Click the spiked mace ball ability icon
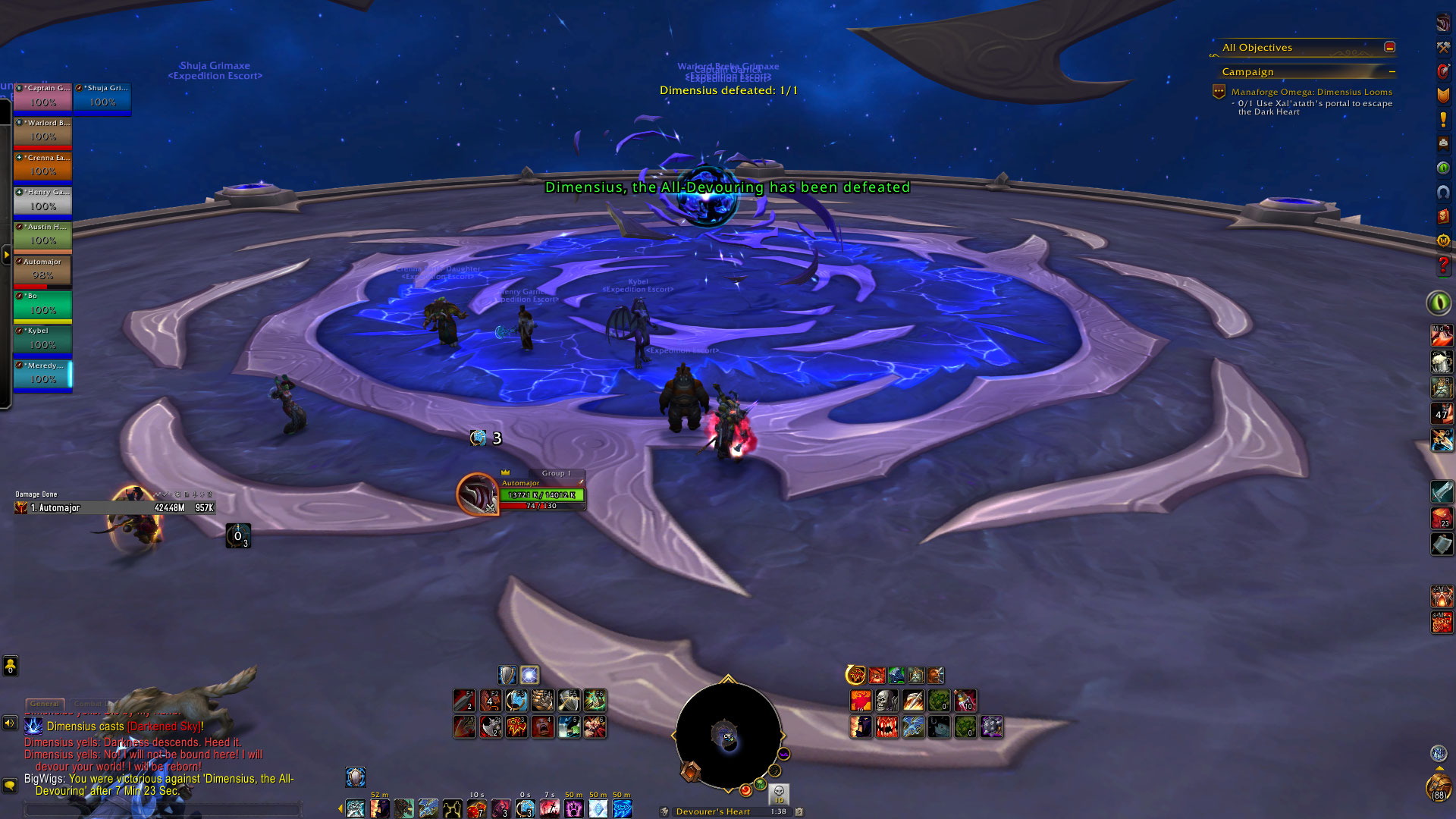The image size is (1456, 819). click(991, 726)
